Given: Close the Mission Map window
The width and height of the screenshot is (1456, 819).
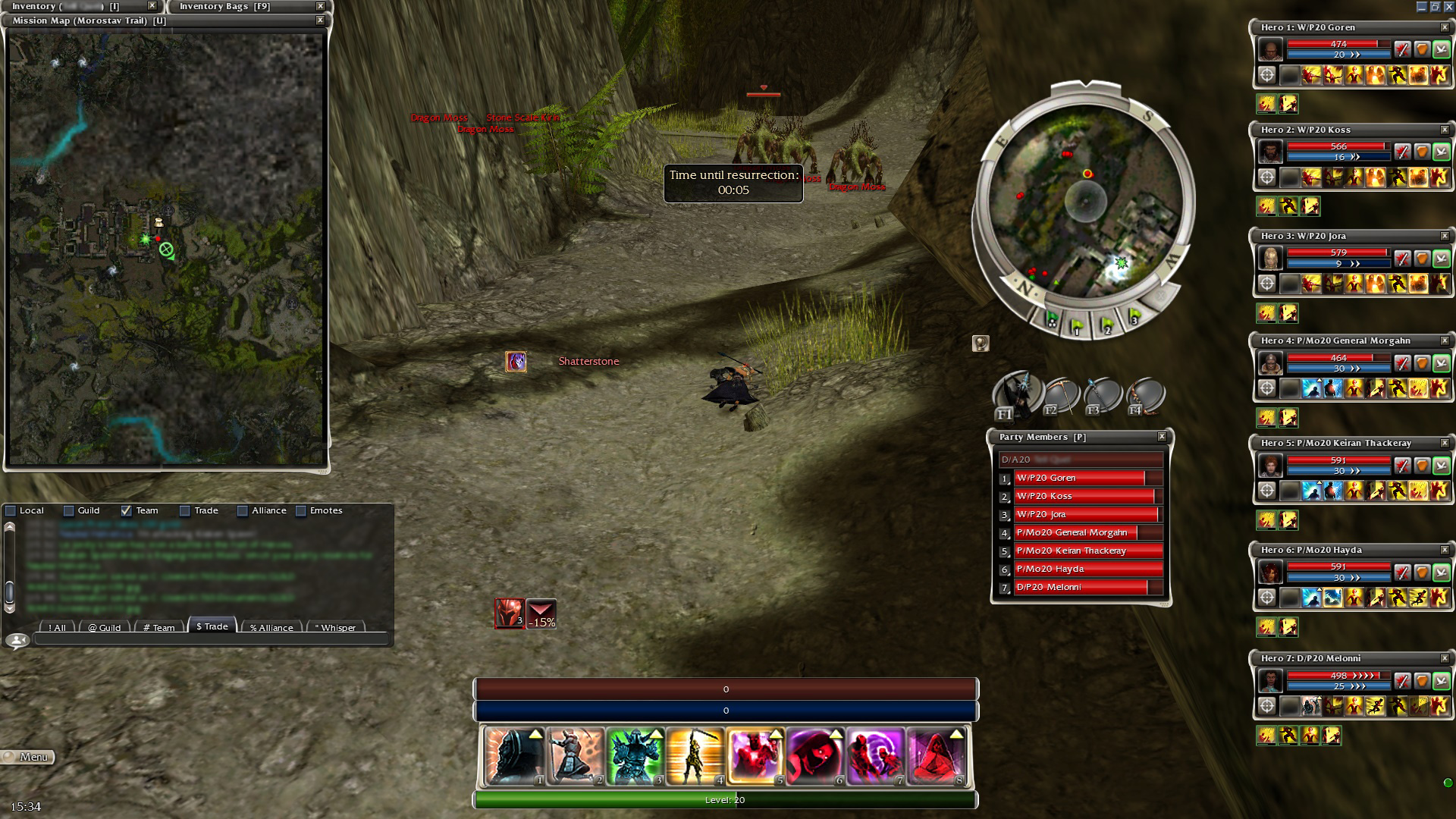Looking at the screenshot, I should point(320,20).
